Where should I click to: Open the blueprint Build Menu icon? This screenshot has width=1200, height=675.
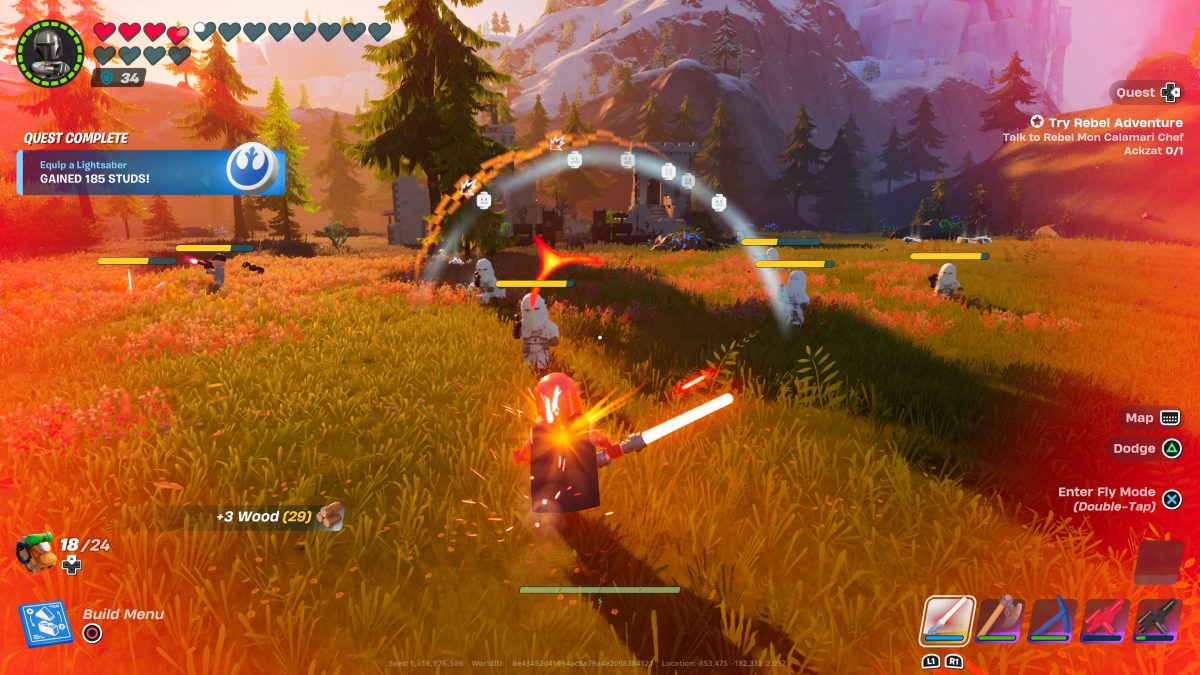tap(45, 624)
